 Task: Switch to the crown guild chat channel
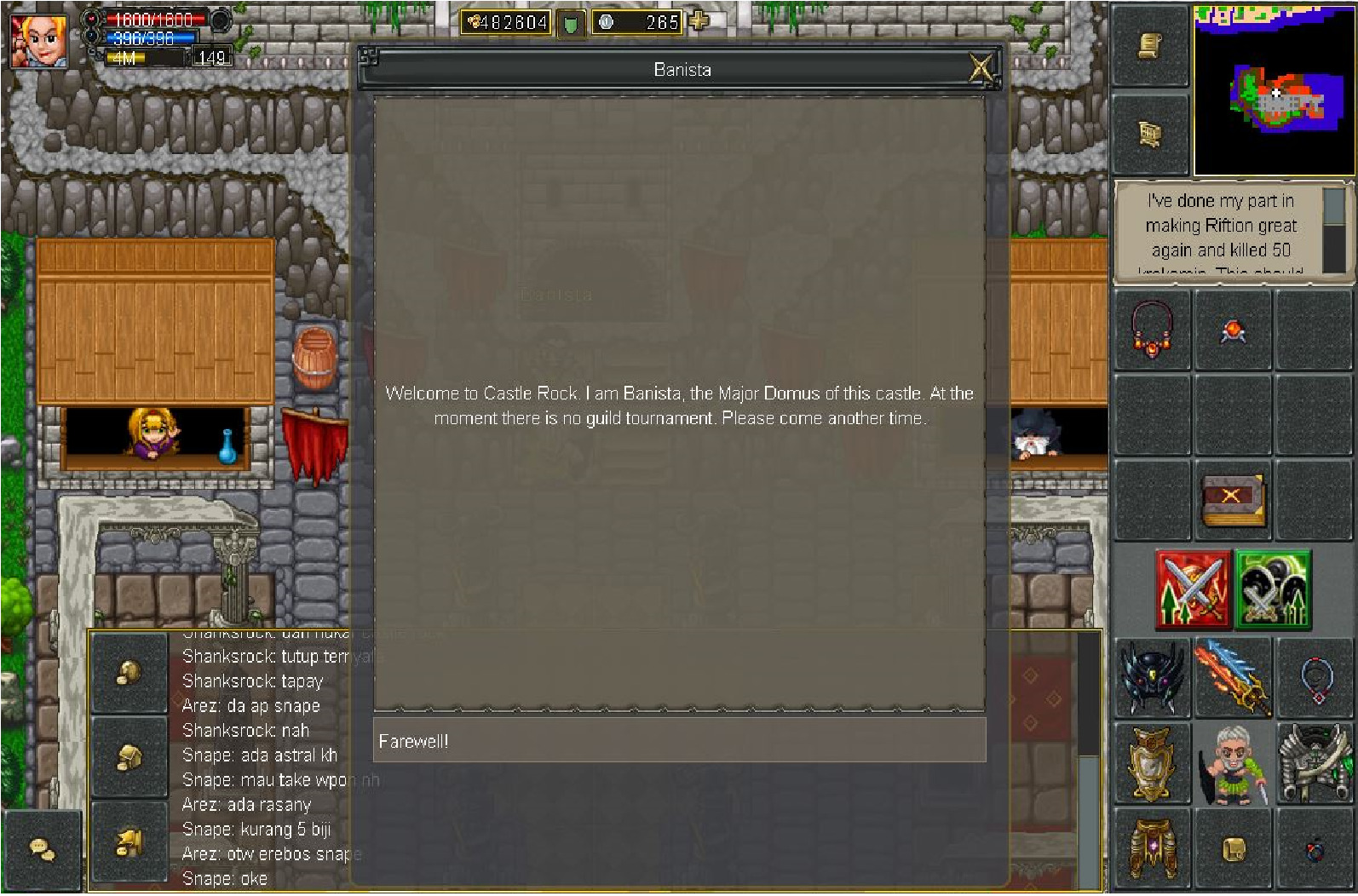(129, 843)
